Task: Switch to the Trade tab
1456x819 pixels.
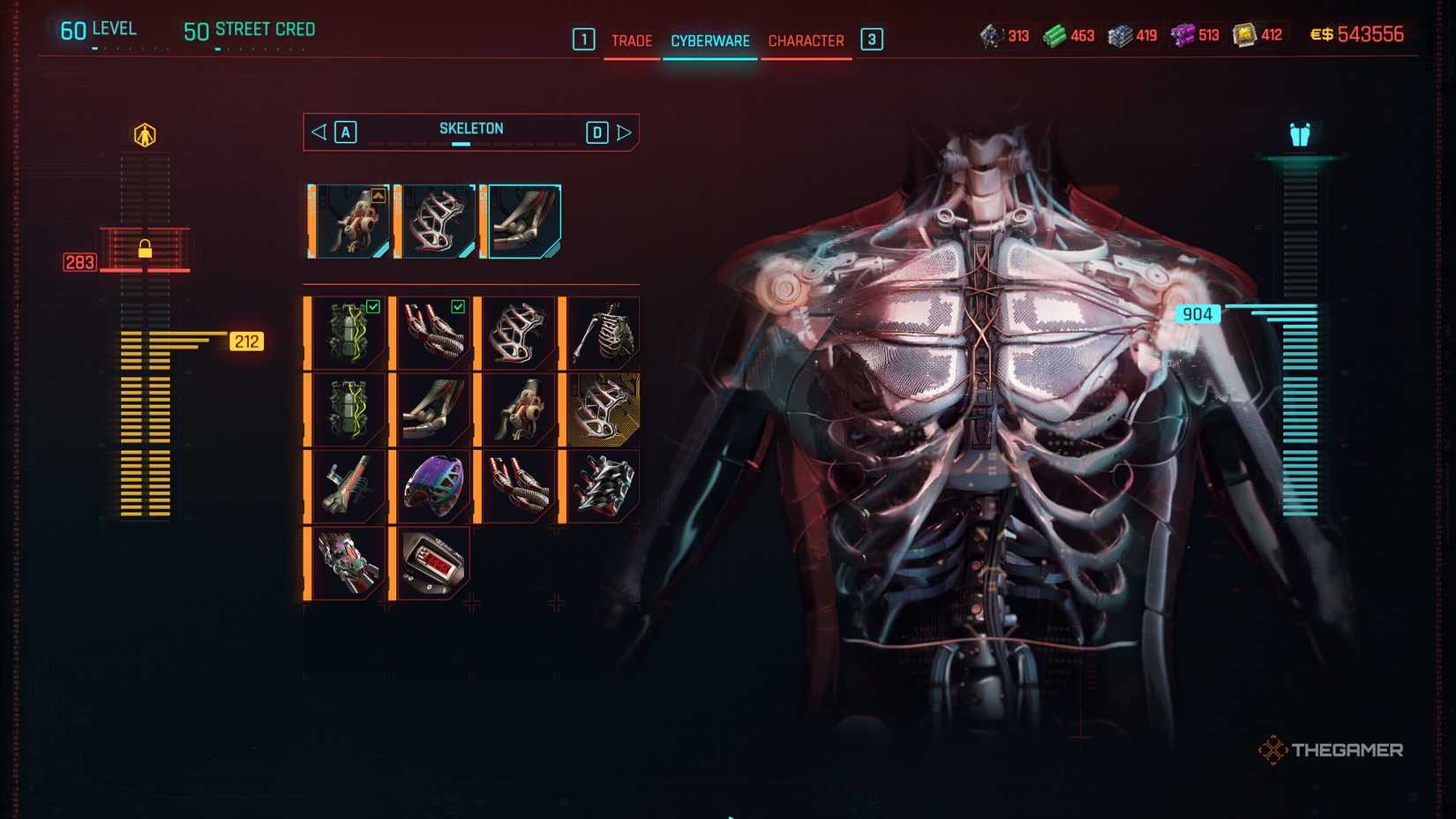Action: [632, 41]
